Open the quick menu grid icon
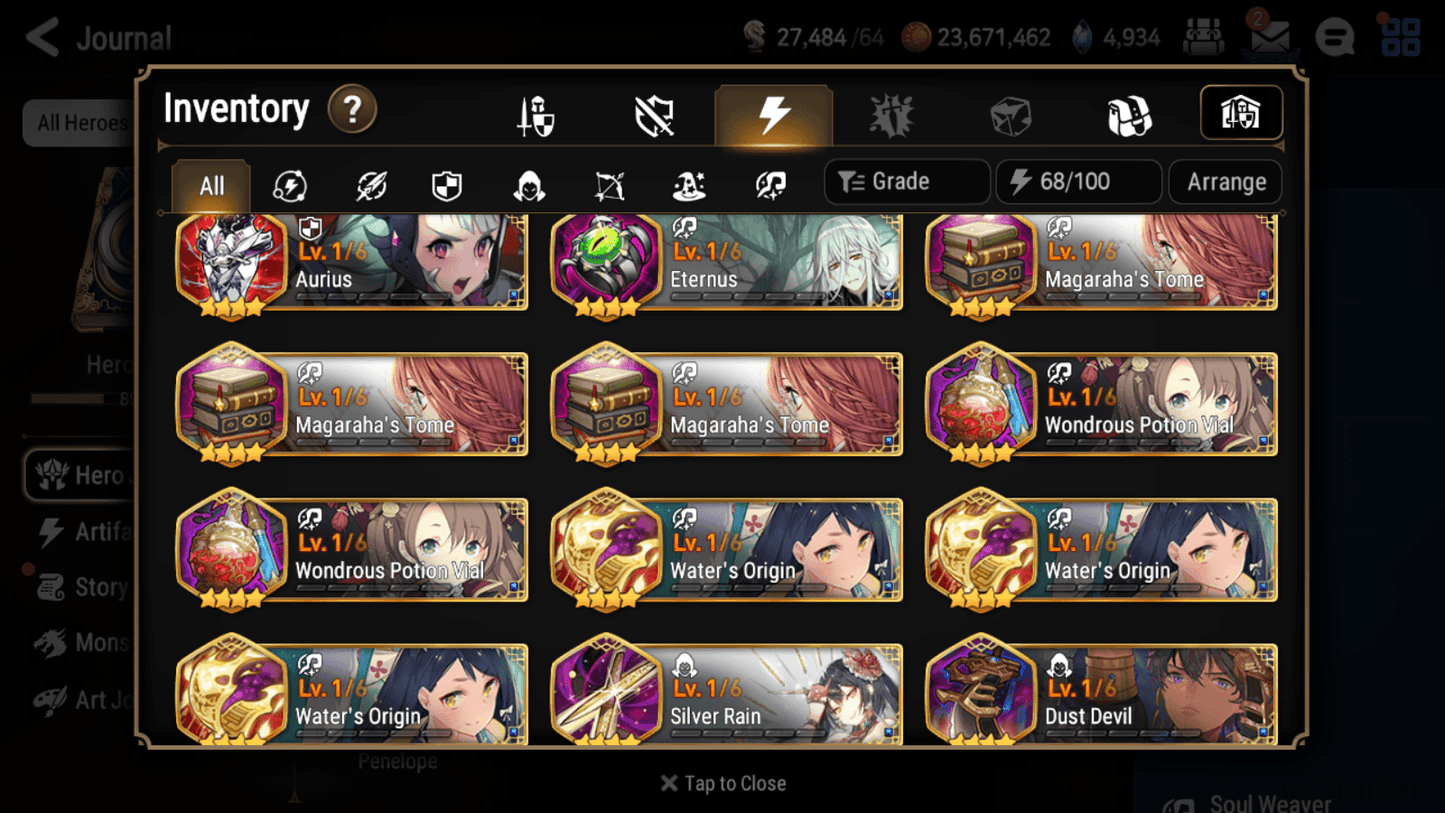This screenshot has height=813, width=1445. (1399, 36)
